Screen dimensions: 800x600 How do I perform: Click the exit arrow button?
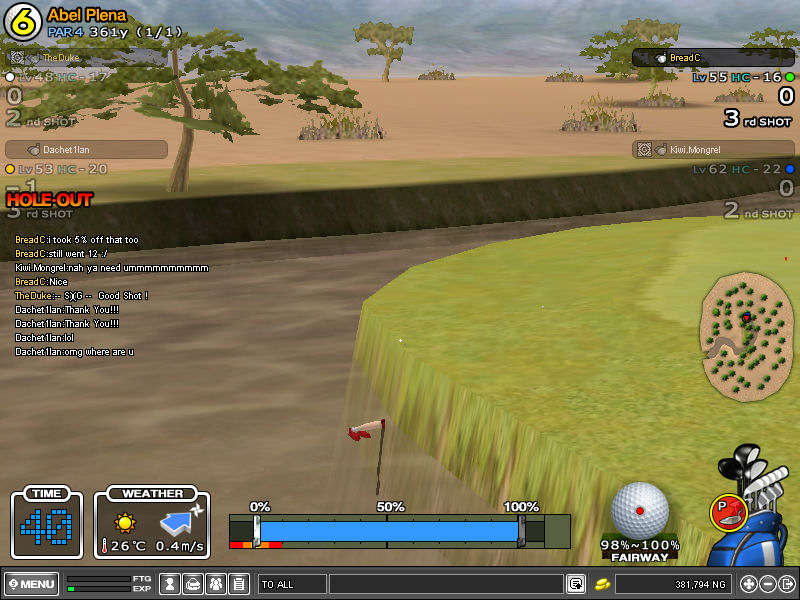tap(787, 584)
